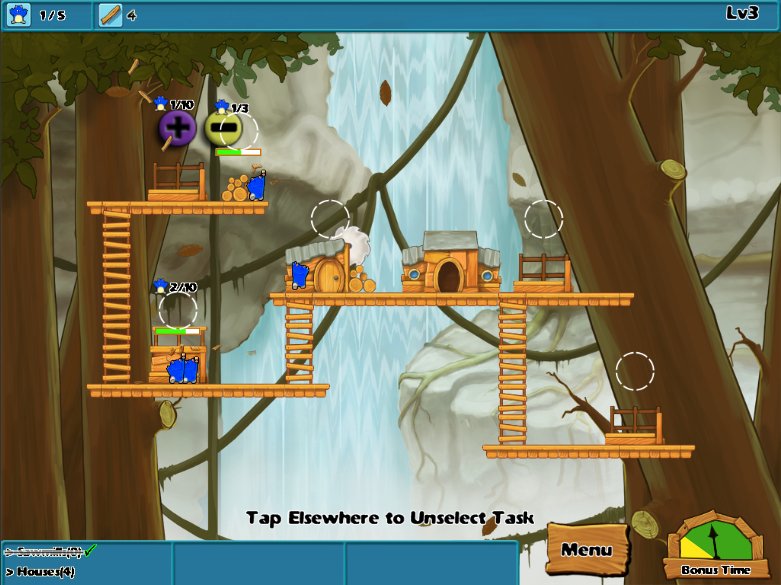Select the task circle marked 2/10 workers
Viewport: 781px width, 585px height.
tap(178, 308)
